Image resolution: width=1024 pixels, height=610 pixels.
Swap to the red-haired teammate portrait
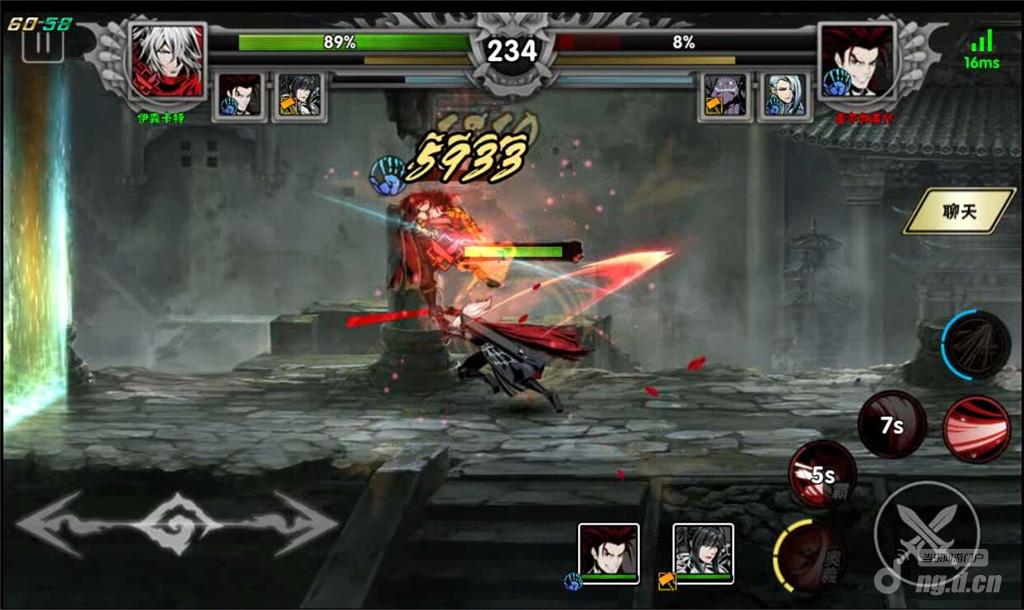click(x=608, y=552)
